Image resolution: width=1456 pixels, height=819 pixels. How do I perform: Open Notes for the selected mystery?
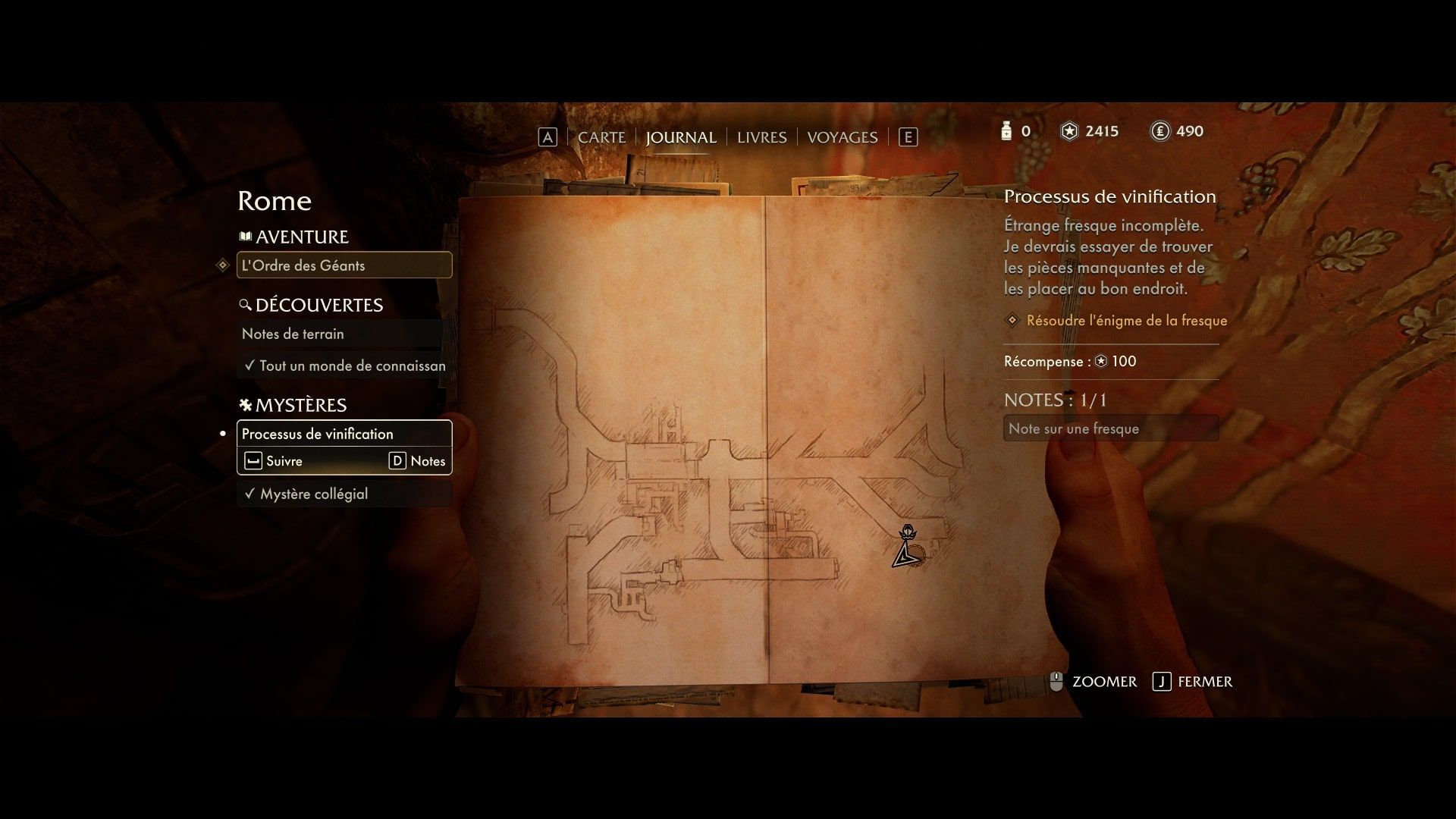click(x=418, y=461)
